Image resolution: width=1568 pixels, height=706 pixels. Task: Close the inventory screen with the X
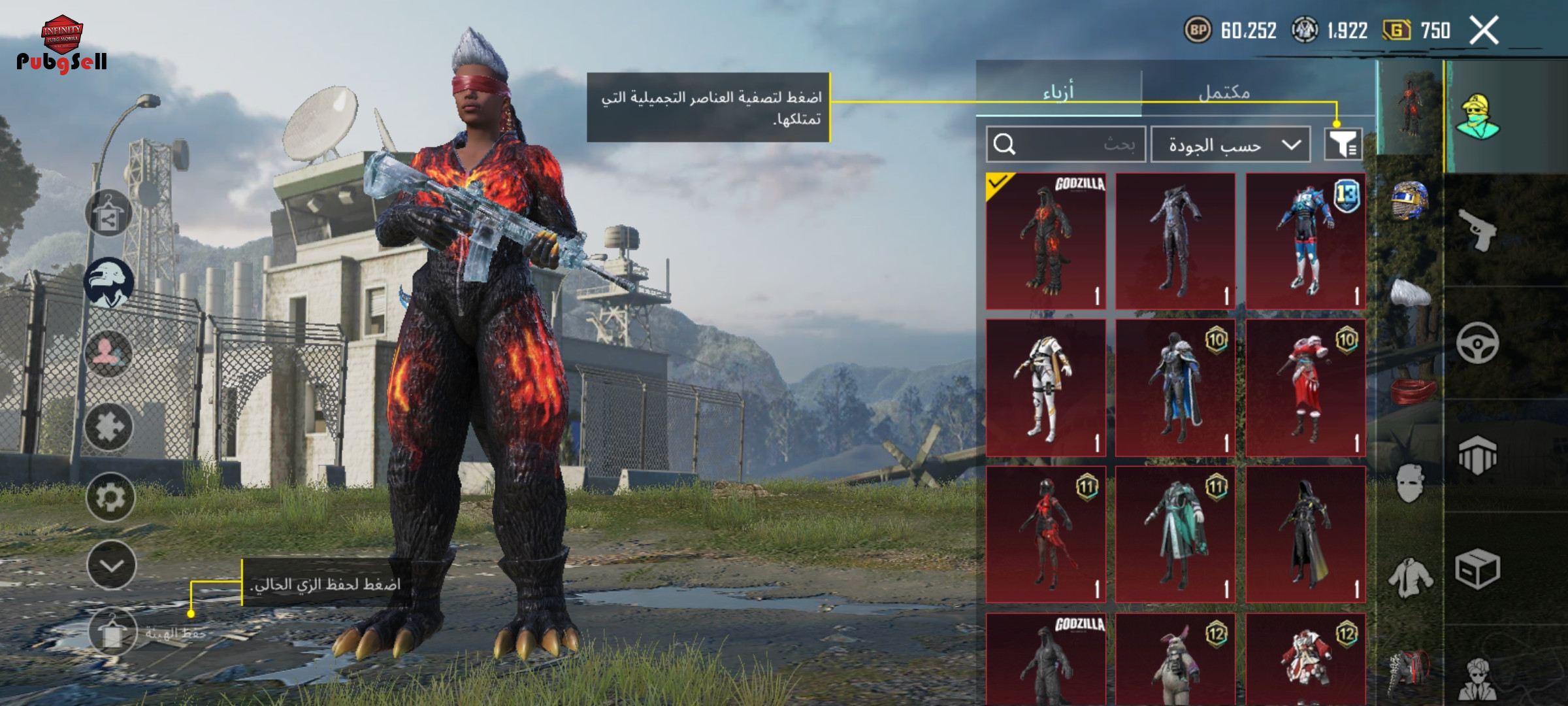pos(1484,31)
